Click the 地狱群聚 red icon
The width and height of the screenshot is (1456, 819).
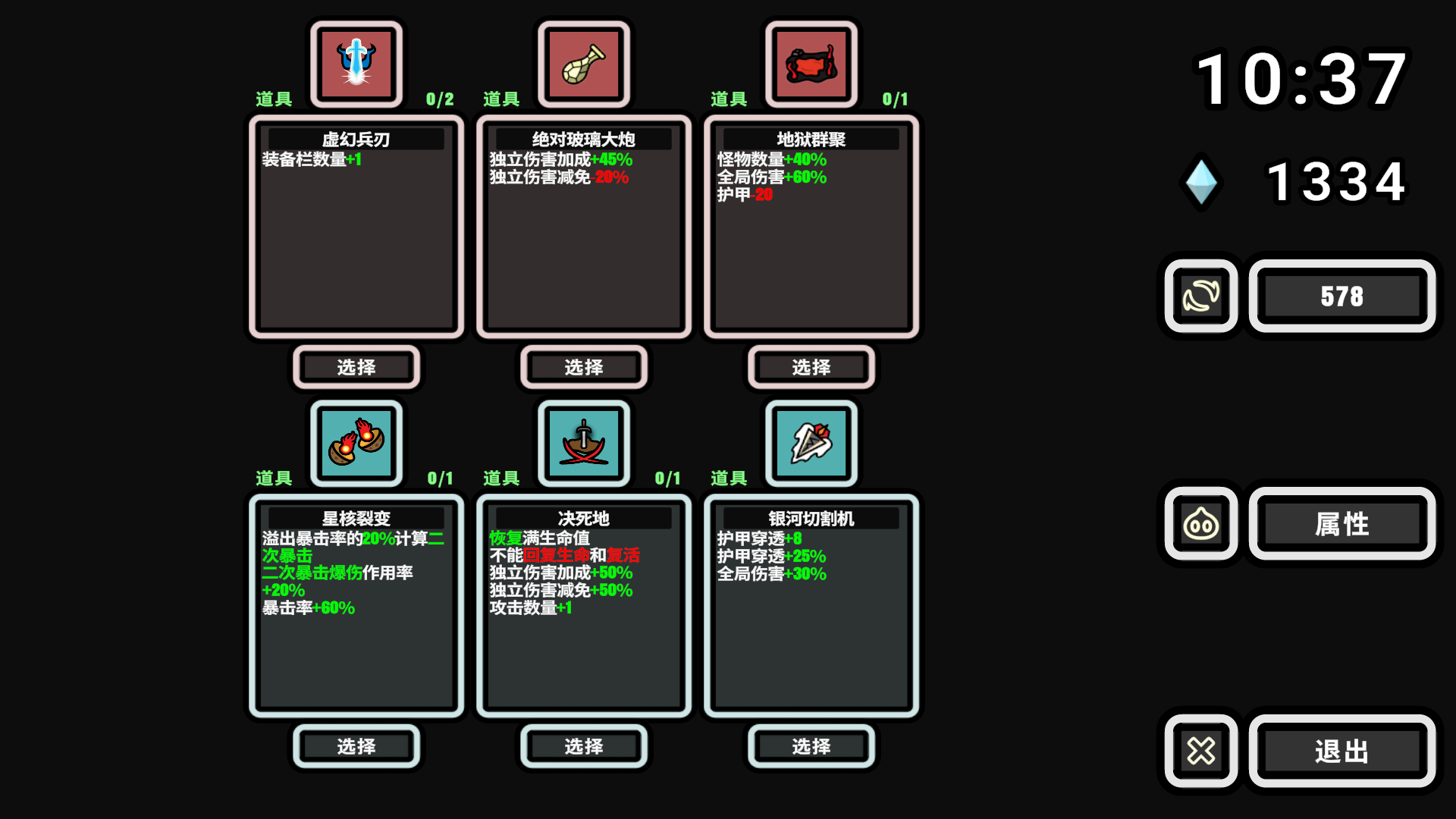pos(811,64)
